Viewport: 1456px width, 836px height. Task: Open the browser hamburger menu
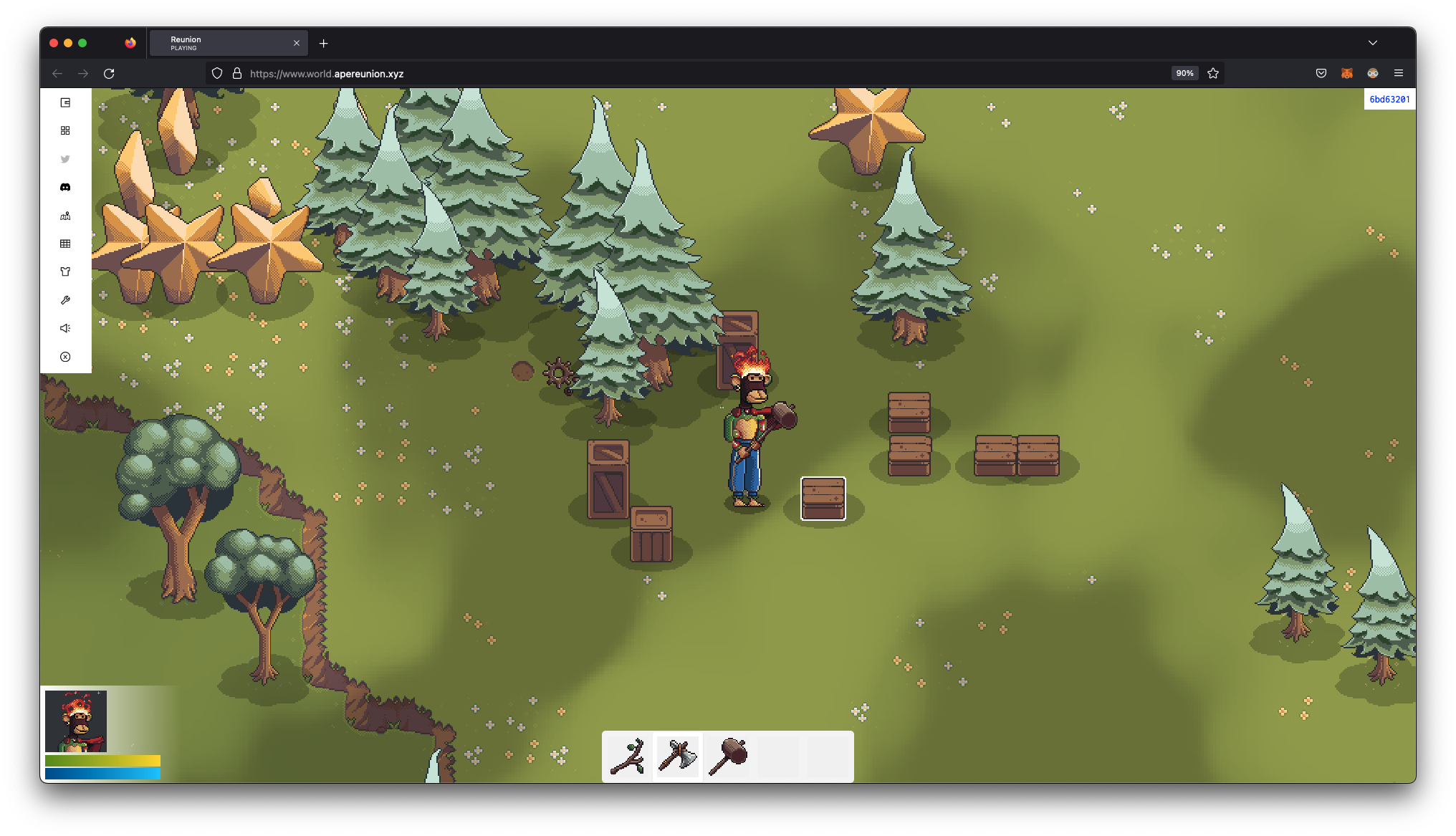tap(1399, 72)
